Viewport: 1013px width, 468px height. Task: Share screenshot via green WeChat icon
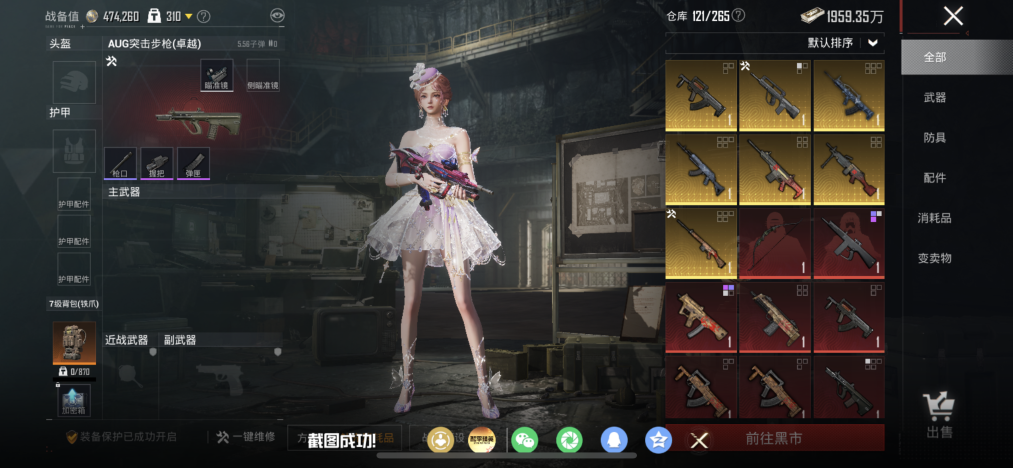click(x=524, y=439)
